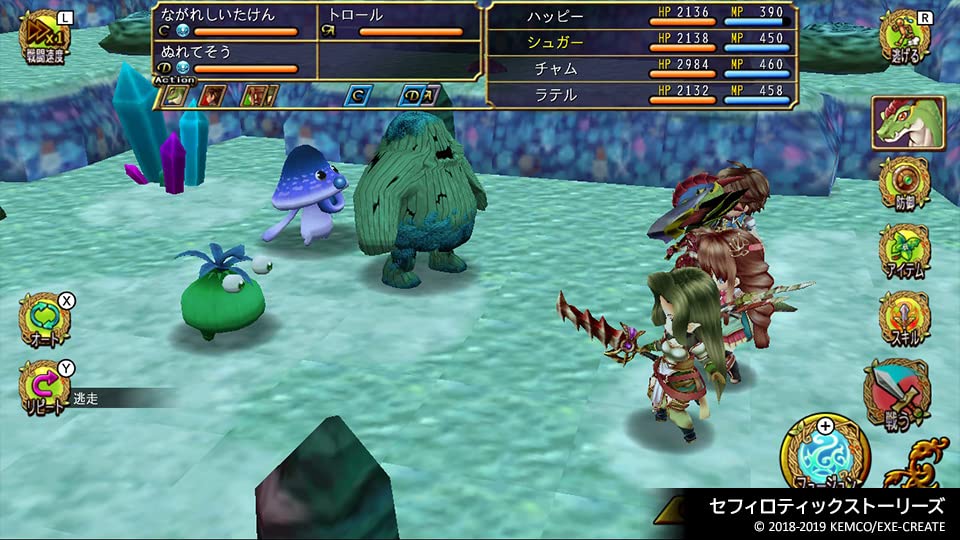The width and height of the screenshot is (960, 540).
Task: Open the Skill (スキル) menu
Action: click(x=904, y=318)
